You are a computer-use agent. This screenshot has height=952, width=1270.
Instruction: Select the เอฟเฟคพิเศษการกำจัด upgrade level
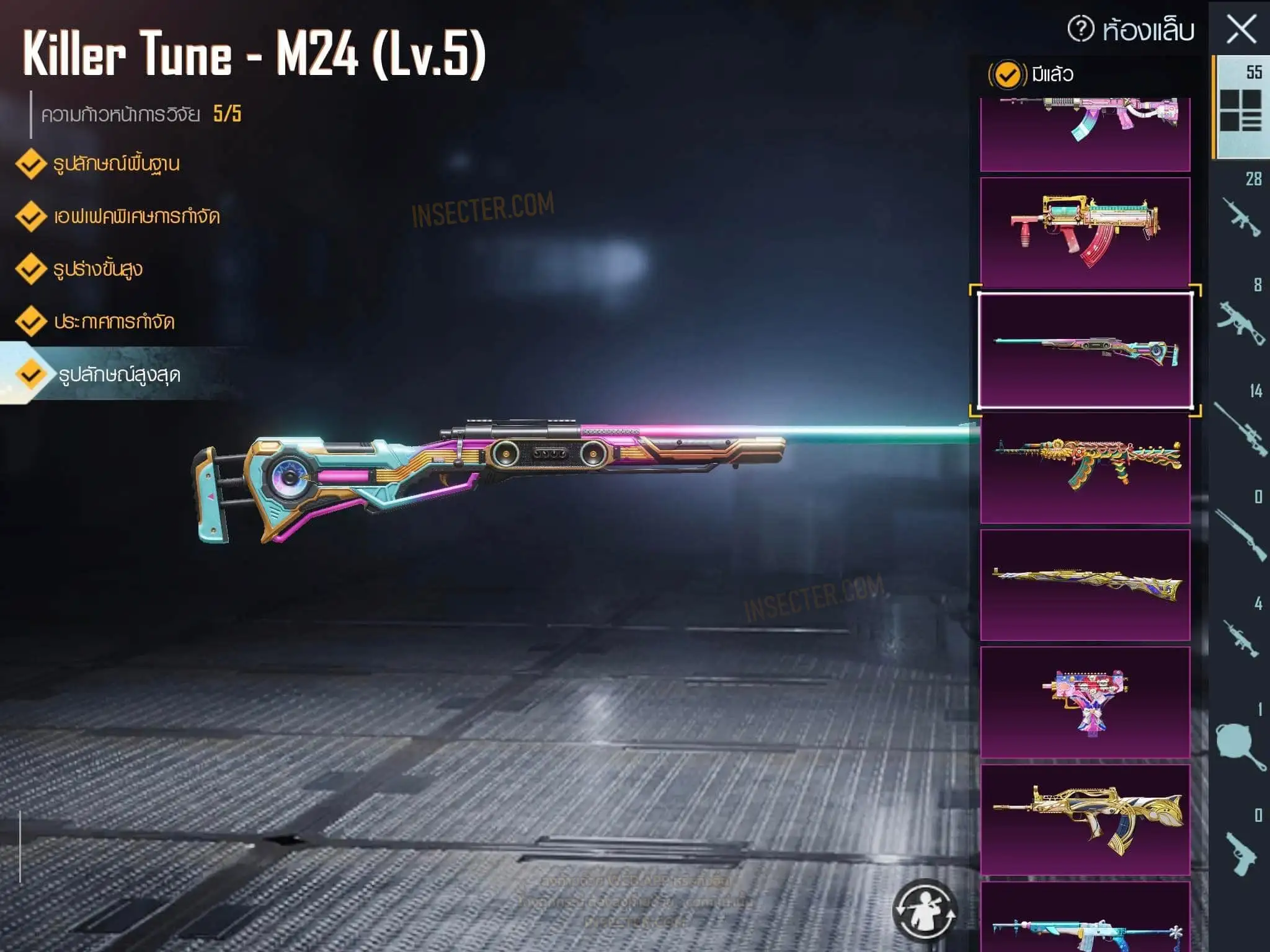pos(118,217)
